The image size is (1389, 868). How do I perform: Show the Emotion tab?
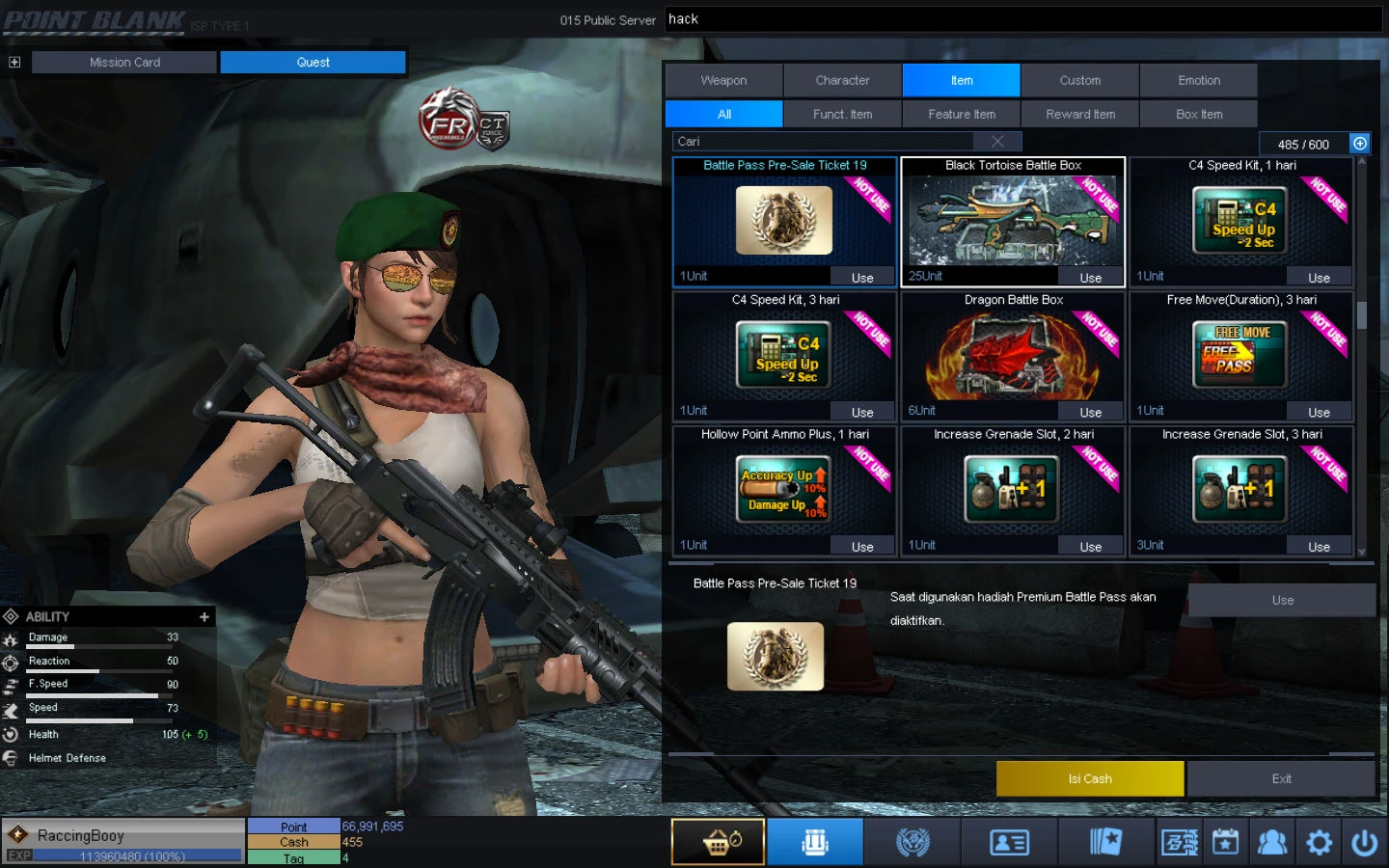point(1198,81)
